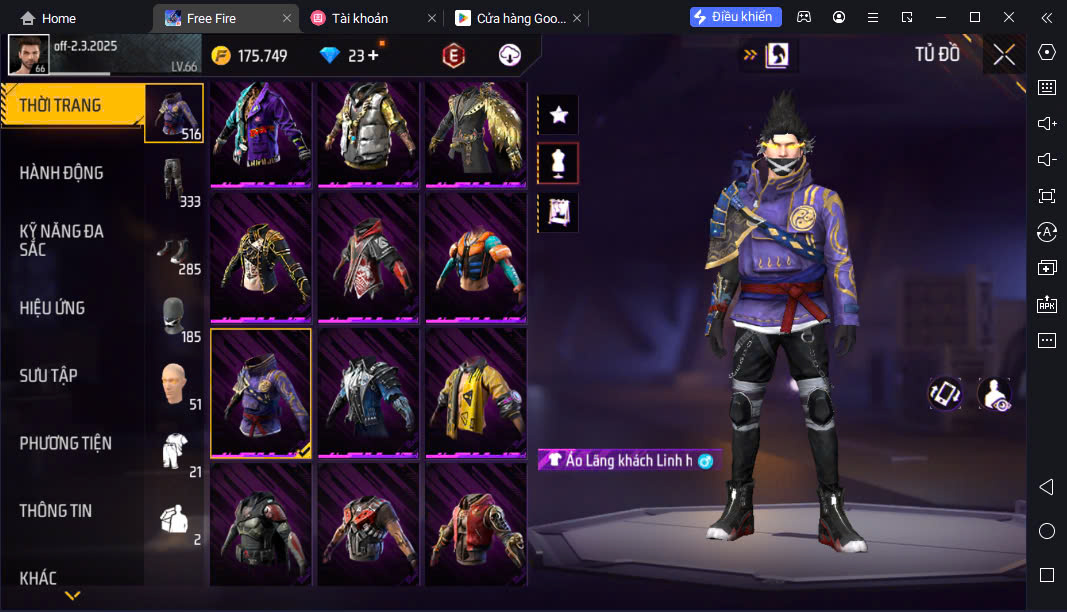Click the star favorites filter

[x=559, y=115]
